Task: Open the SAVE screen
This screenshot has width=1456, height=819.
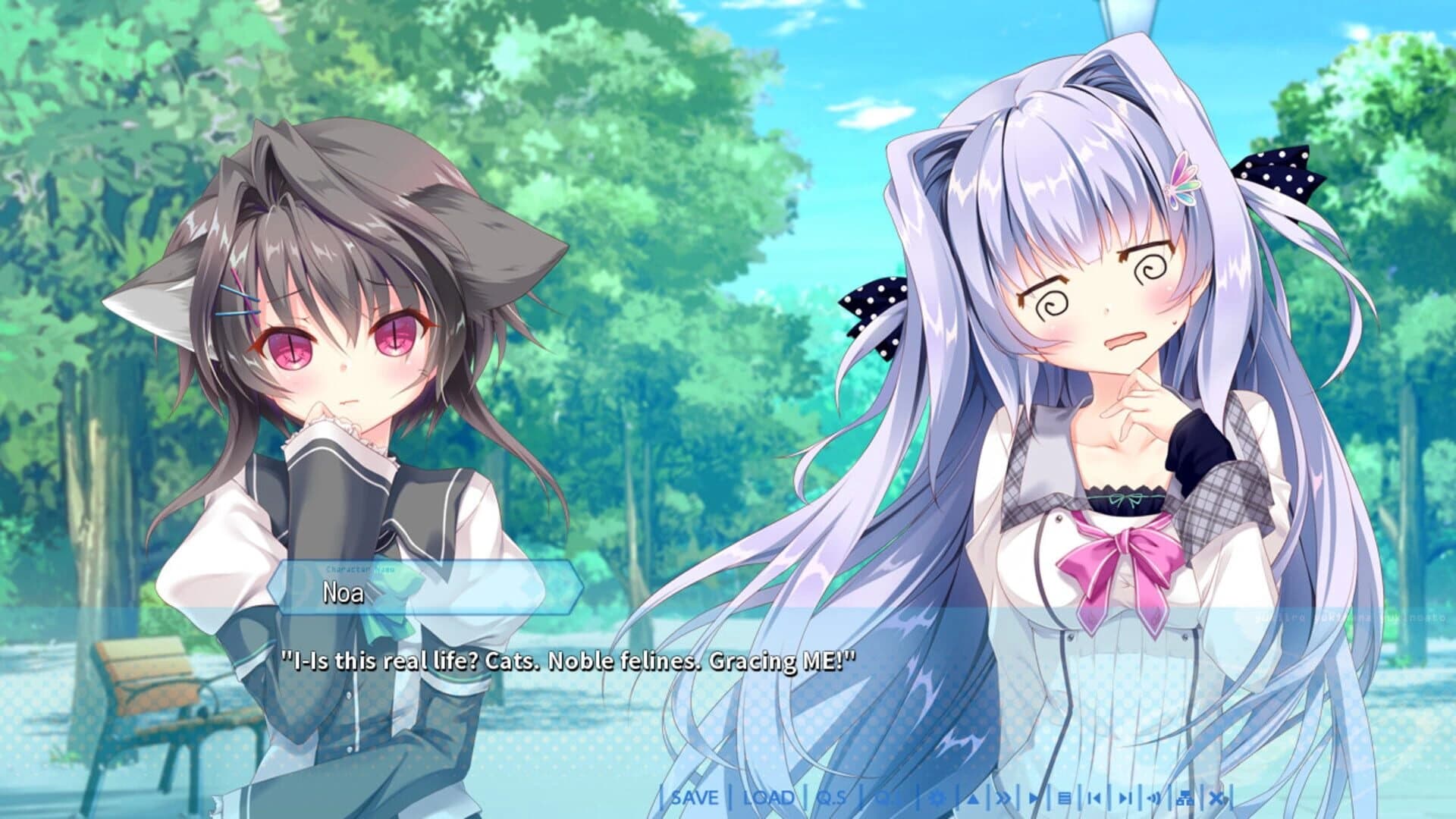Action: pyautogui.click(x=695, y=798)
